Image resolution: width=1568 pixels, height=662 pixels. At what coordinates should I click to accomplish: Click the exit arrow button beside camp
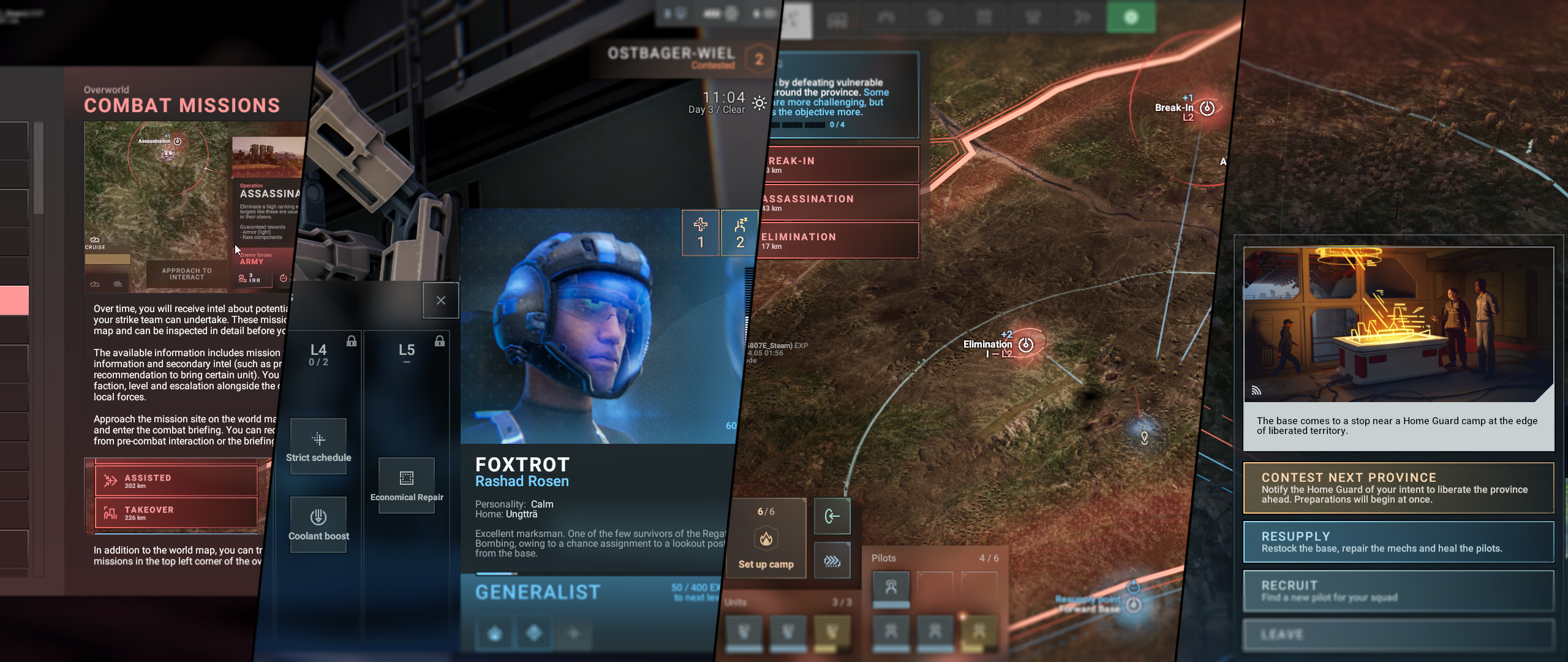click(x=832, y=517)
